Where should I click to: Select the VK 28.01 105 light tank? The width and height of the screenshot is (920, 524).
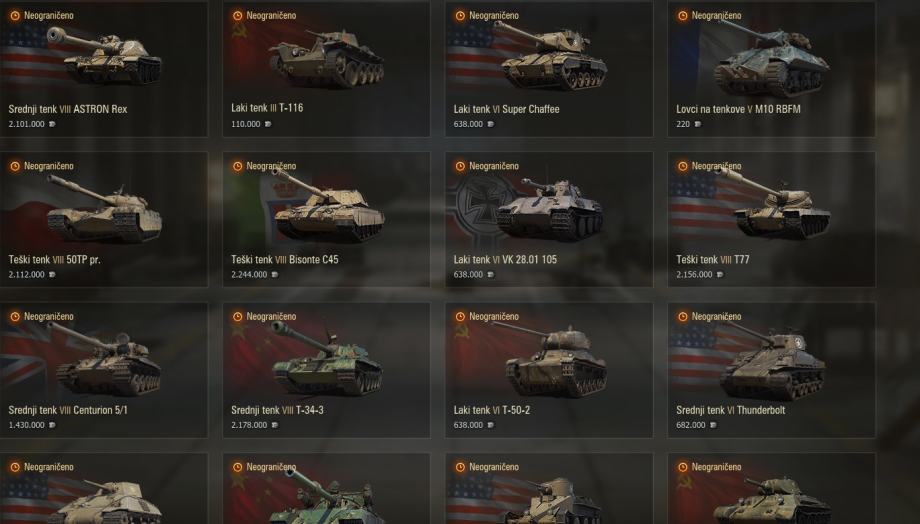549,219
